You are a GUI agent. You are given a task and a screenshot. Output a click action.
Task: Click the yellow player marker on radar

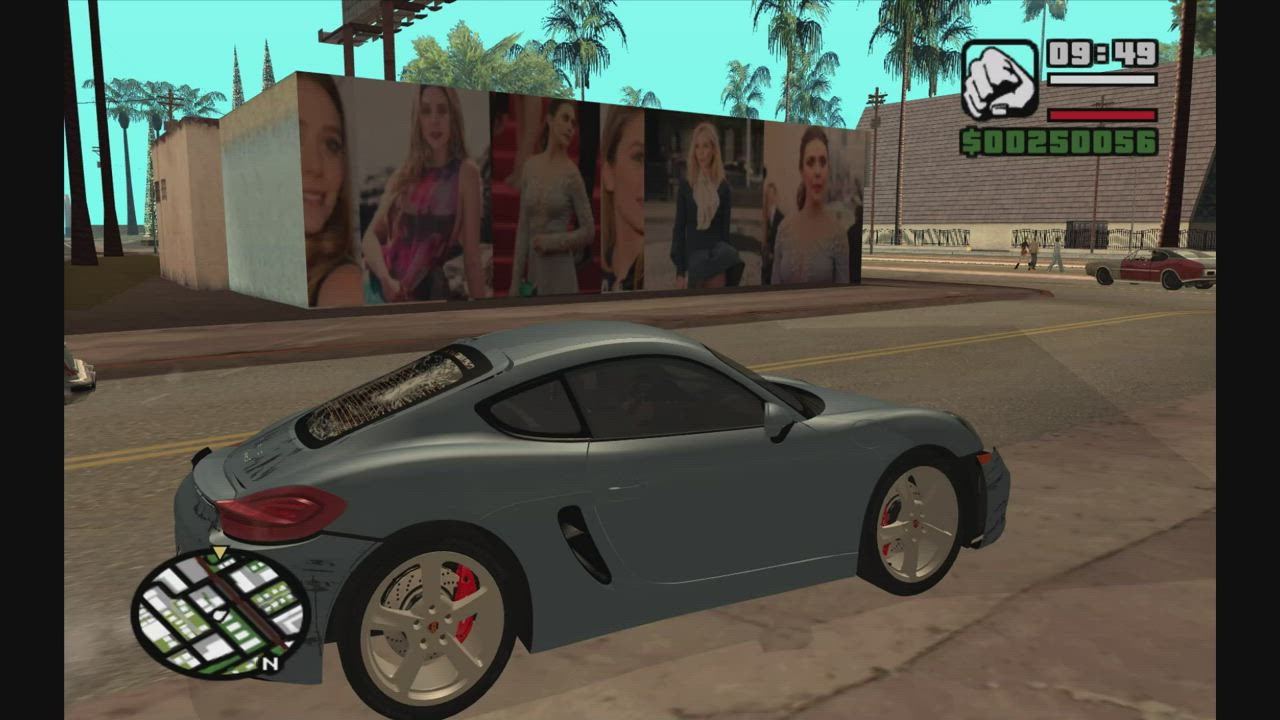coord(219,553)
